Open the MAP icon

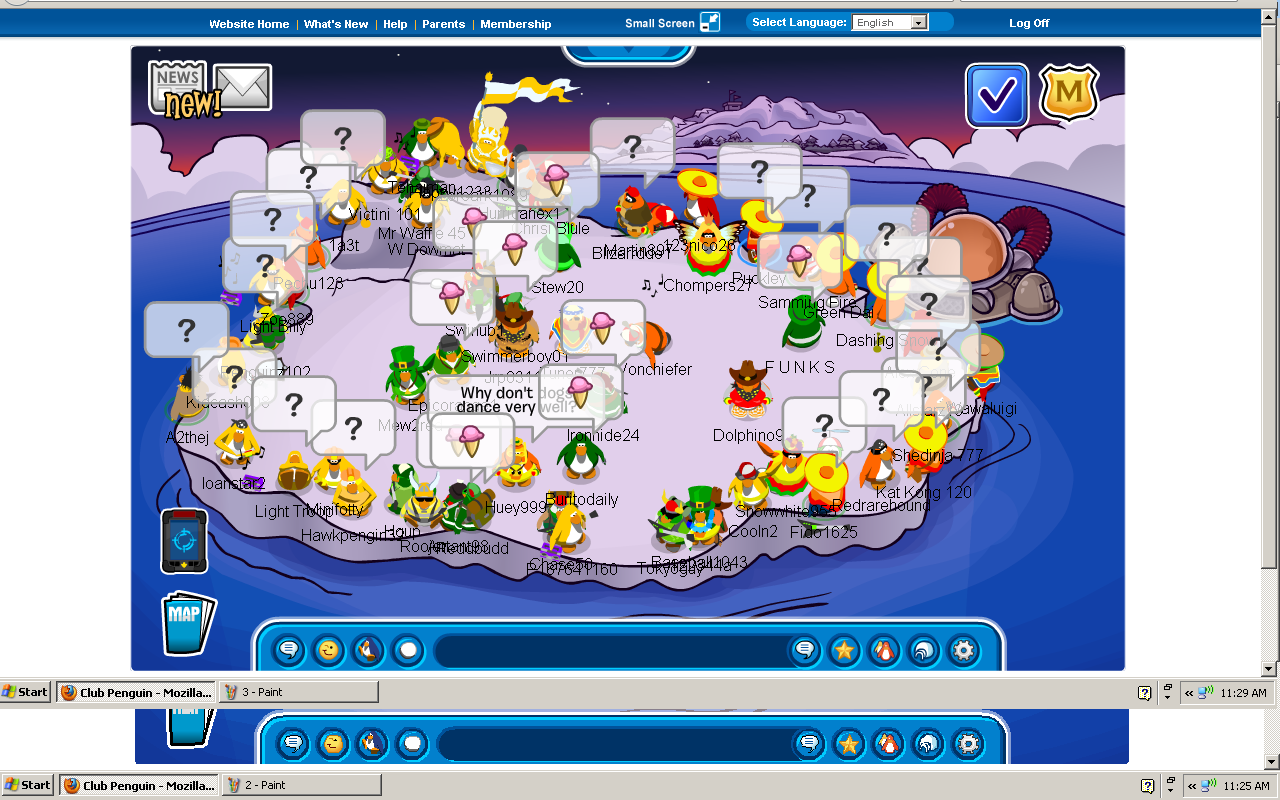pyautogui.click(x=187, y=623)
